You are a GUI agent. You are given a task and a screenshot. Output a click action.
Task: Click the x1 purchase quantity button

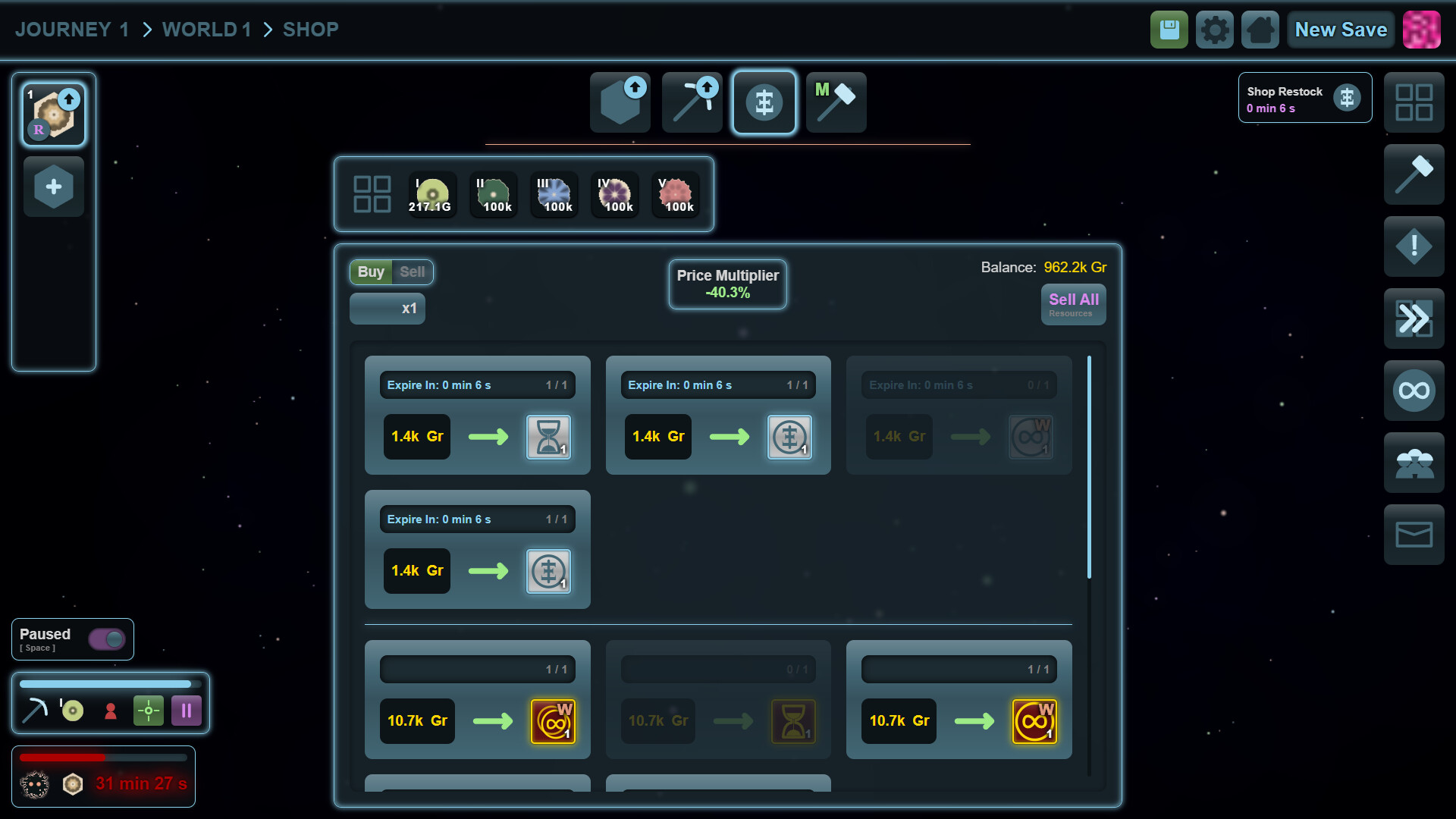387,308
